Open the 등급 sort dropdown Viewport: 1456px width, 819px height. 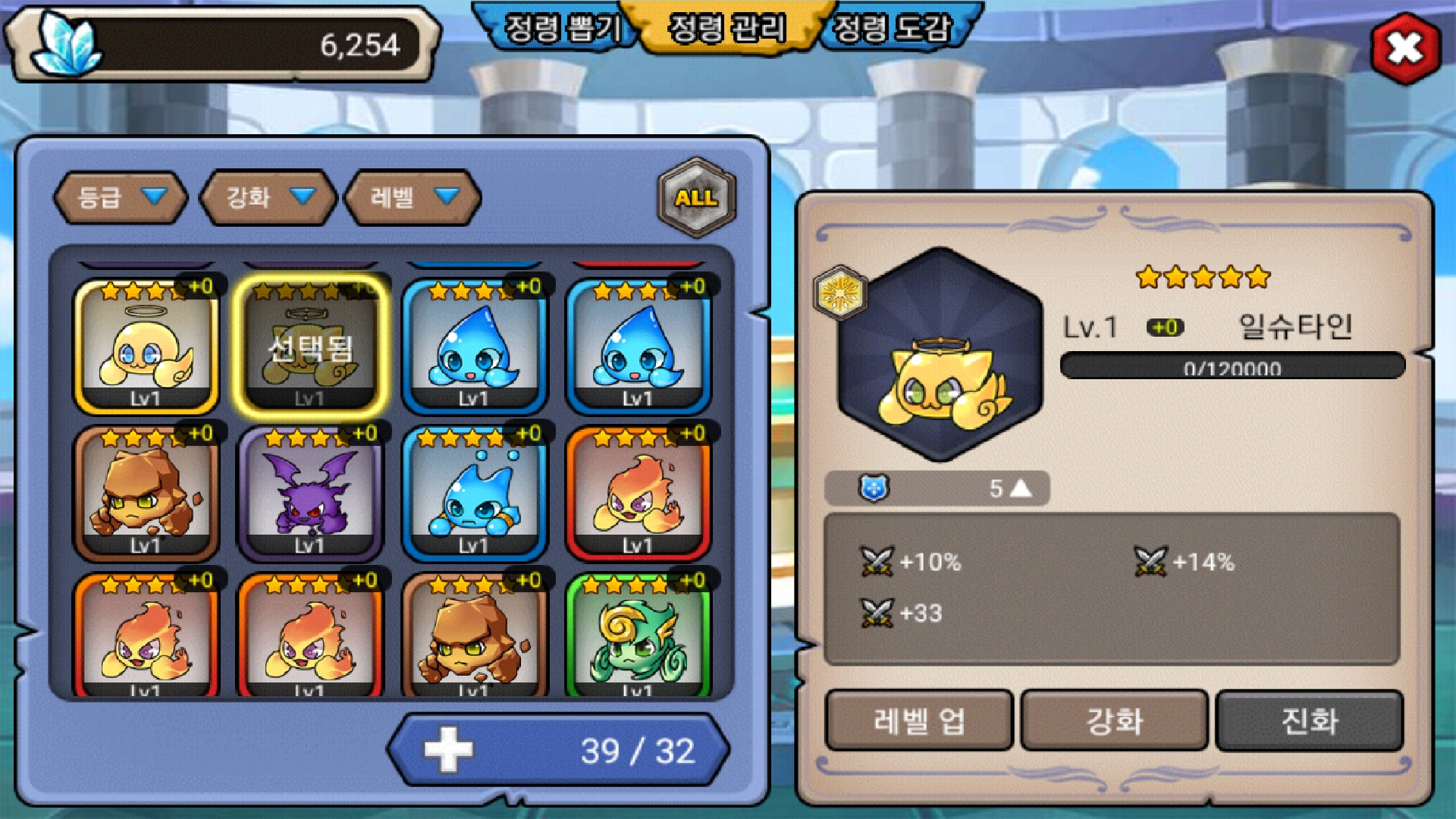tap(121, 198)
